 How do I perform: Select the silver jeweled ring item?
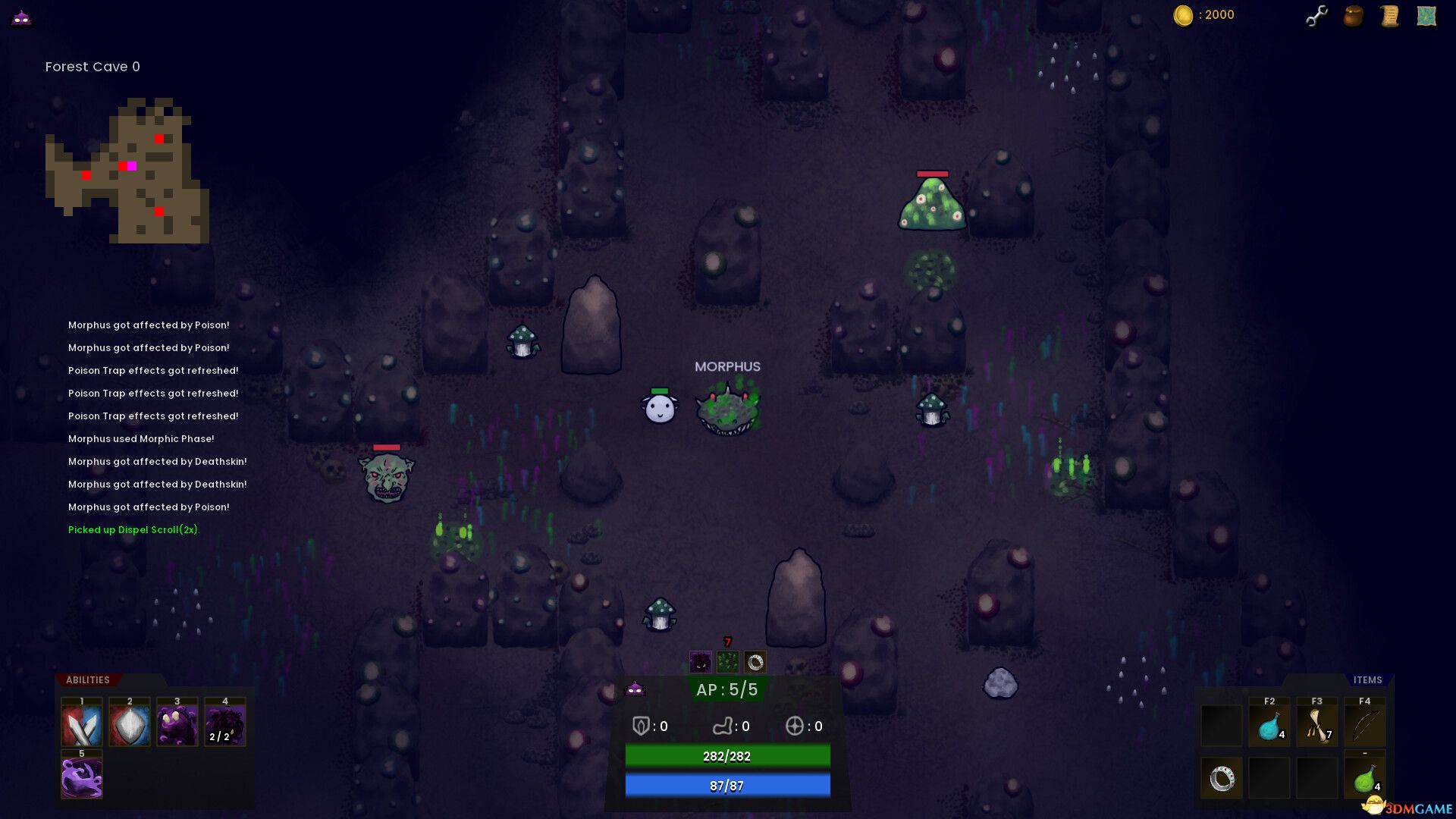(x=1222, y=778)
